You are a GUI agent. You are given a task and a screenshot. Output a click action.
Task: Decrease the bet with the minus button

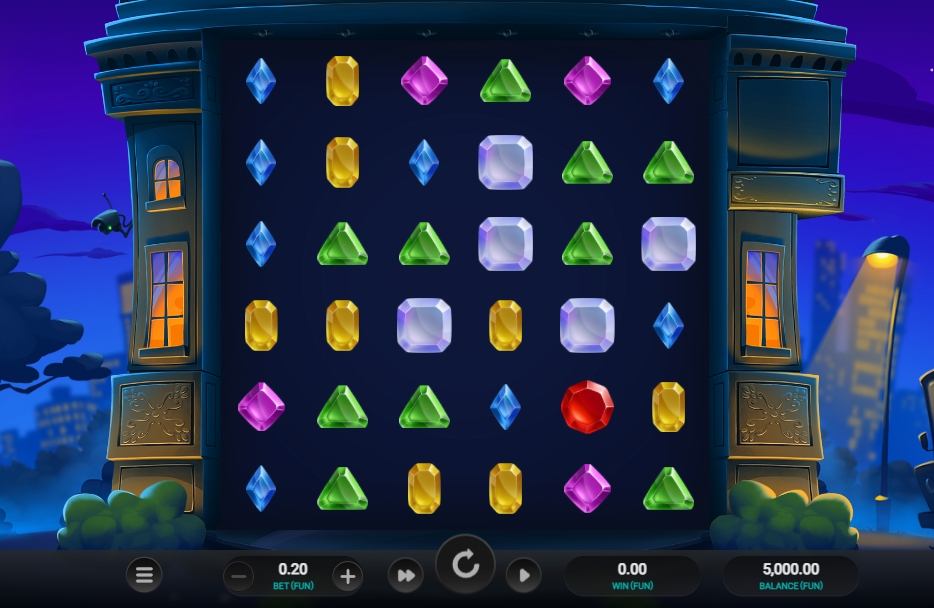(x=238, y=576)
